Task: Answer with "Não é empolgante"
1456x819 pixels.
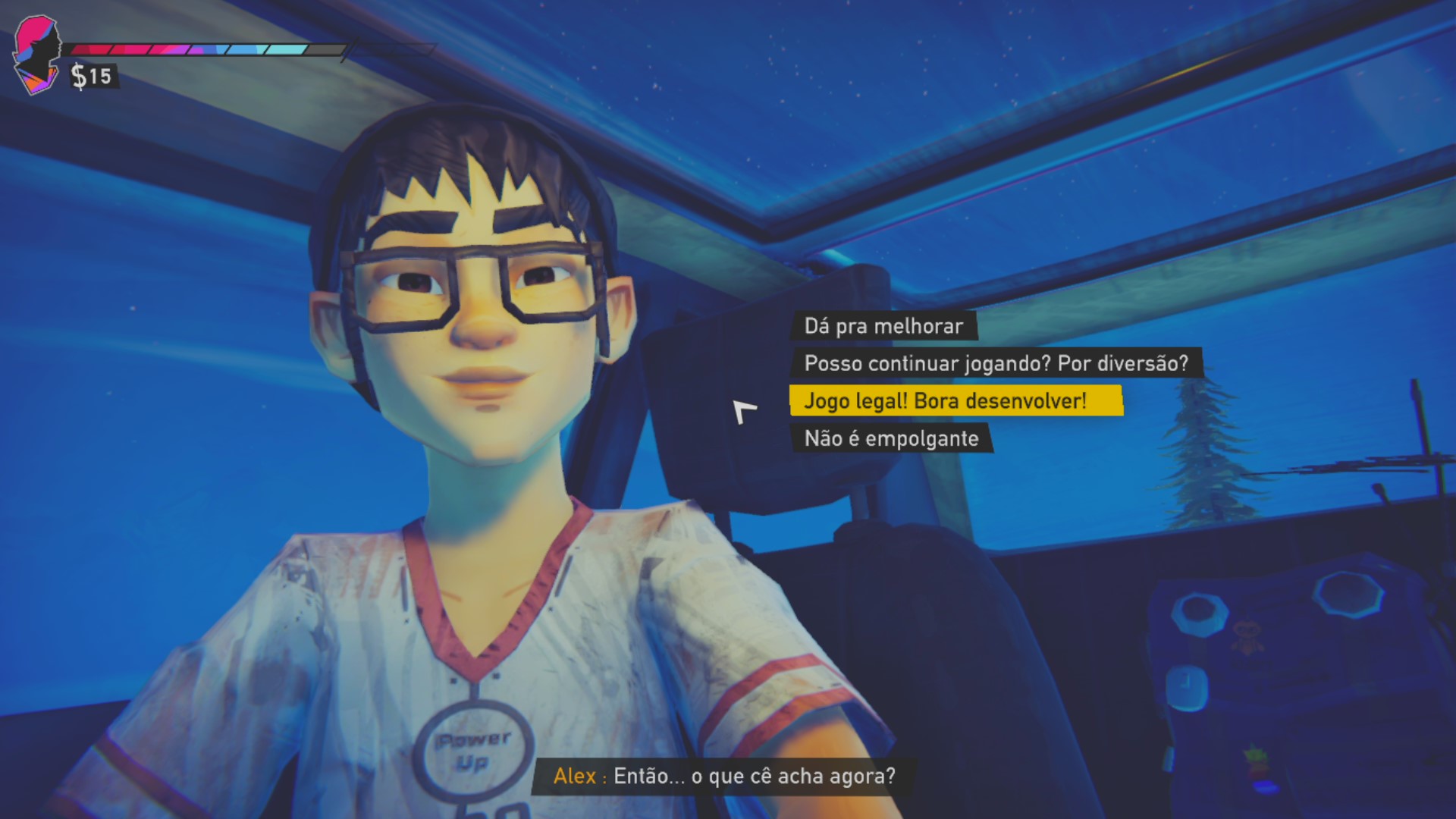Action: pos(891,438)
